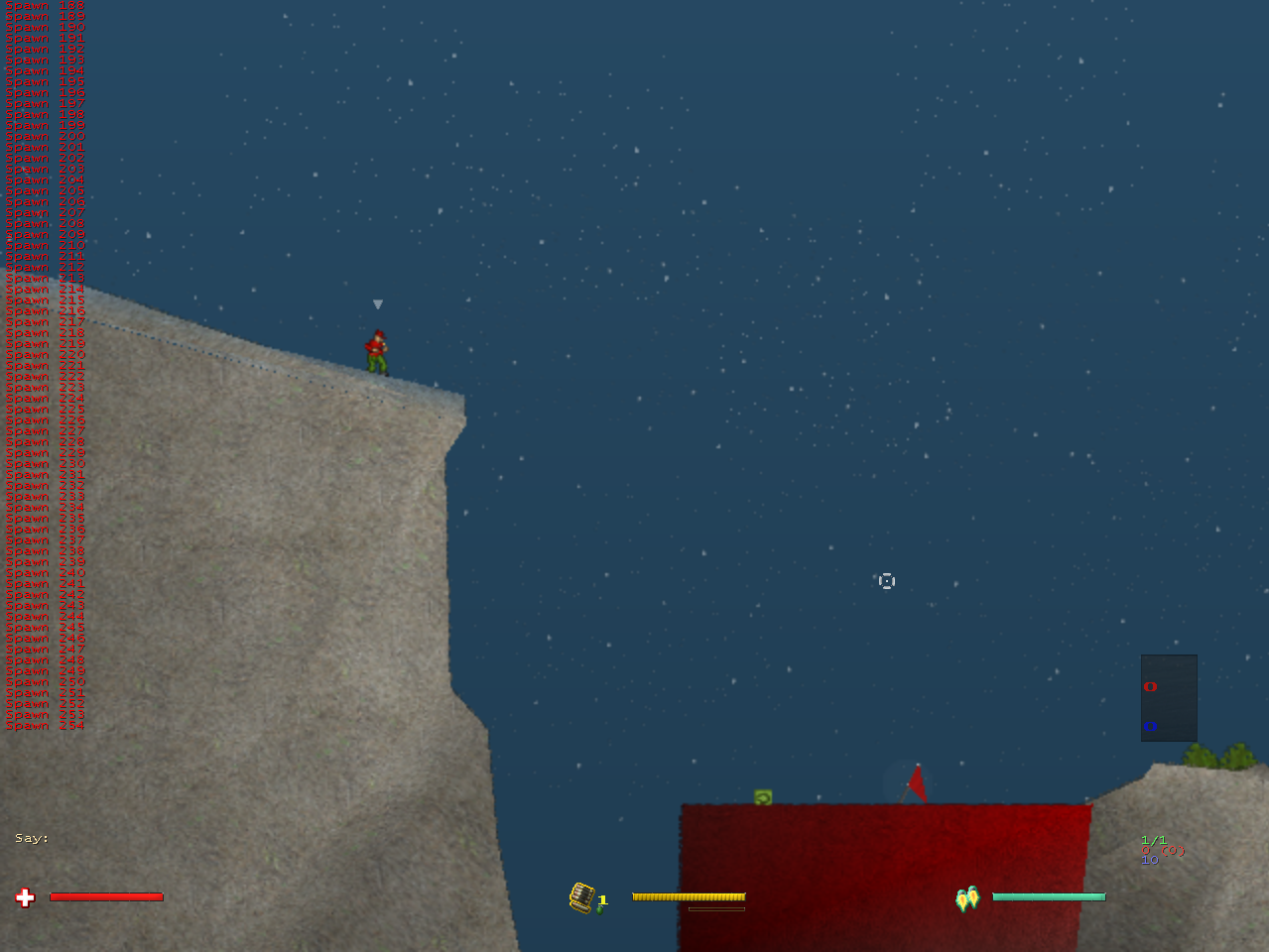Image resolution: width=1269 pixels, height=952 pixels.
Task: Click the jet boots fuel icon
Action: [967, 897]
